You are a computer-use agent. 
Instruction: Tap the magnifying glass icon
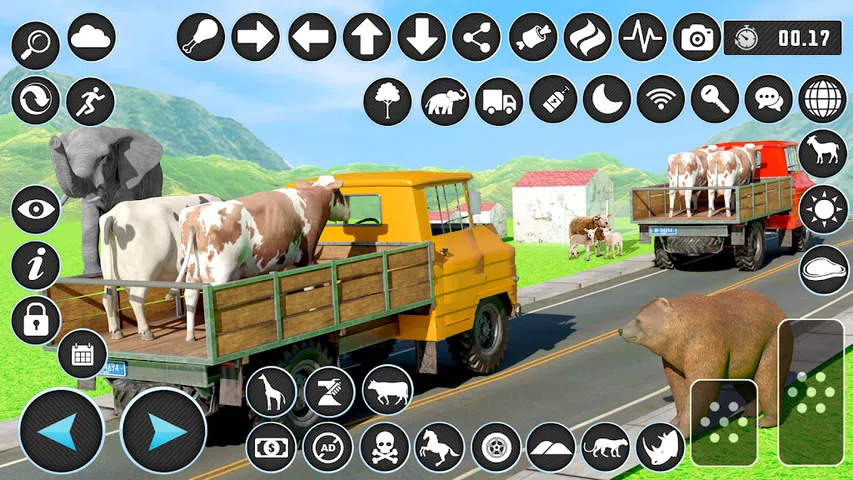(x=36, y=44)
